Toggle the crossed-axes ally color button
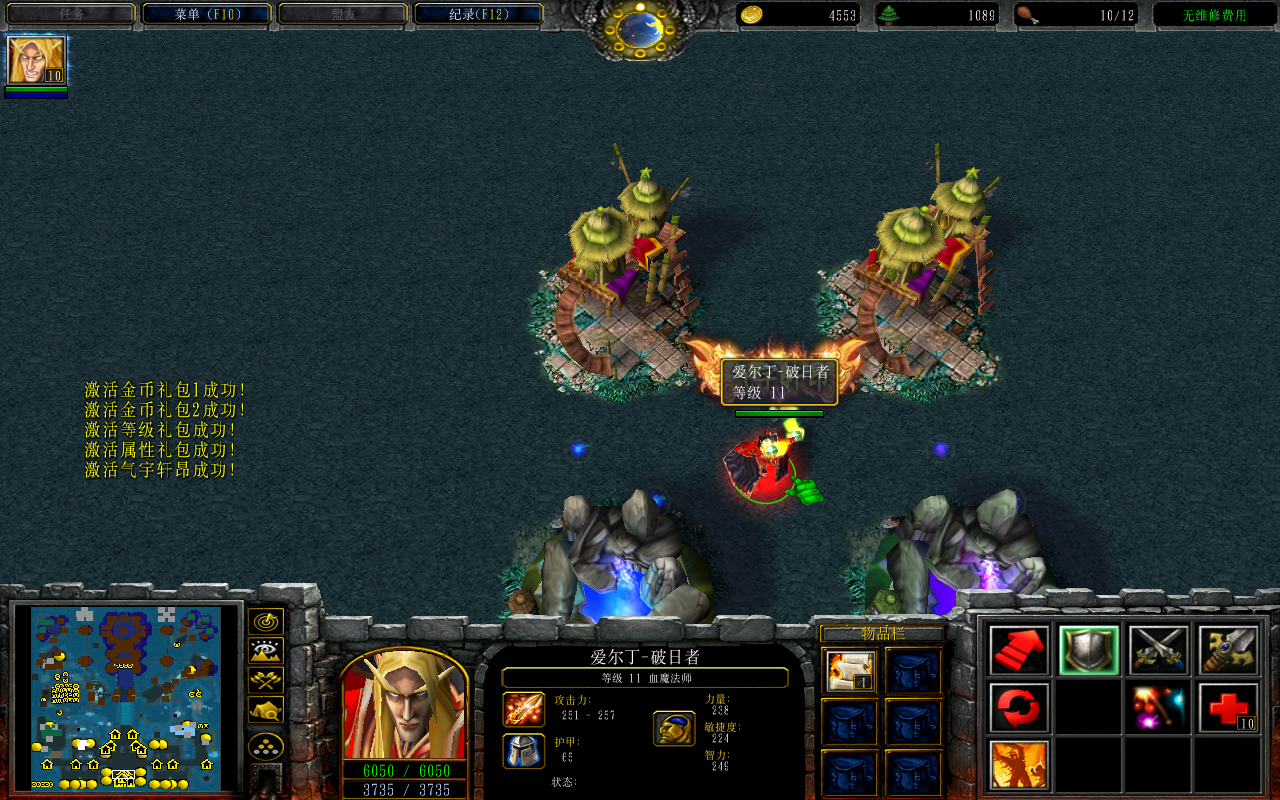The width and height of the screenshot is (1280, 800). [x=265, y=680]
